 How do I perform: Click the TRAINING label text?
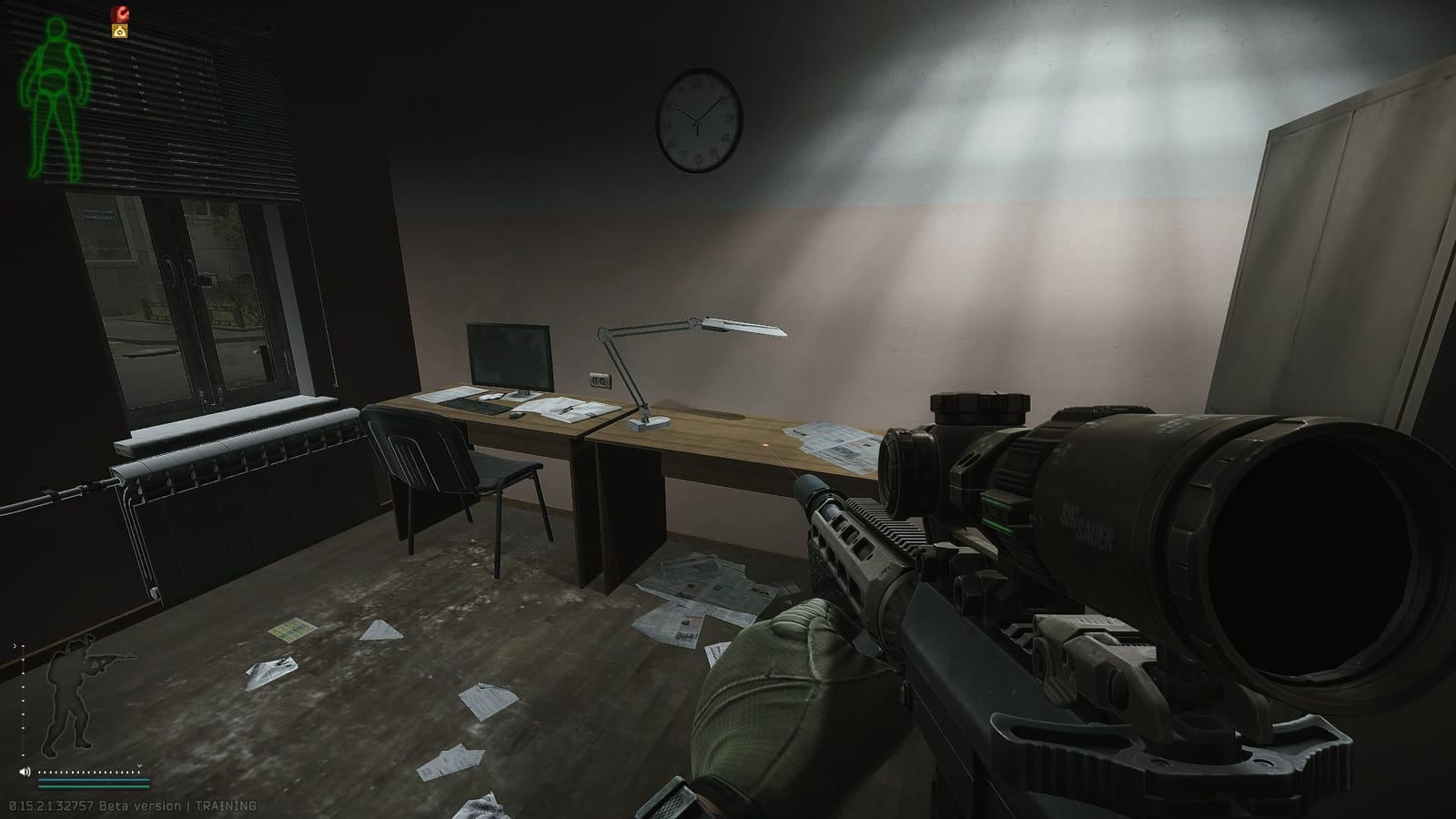pos(227,804)
